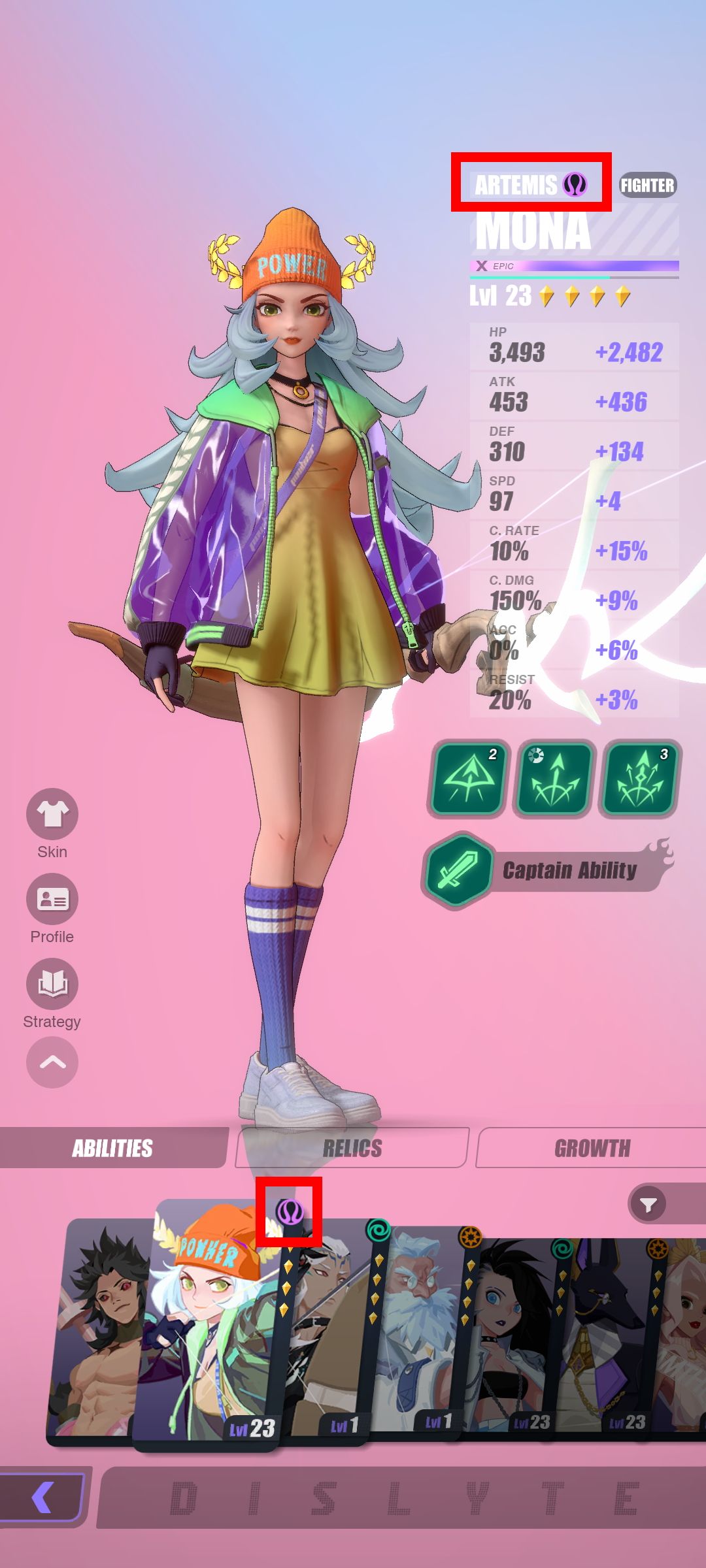706x1568 pixels.
Task: Open the hero list filter
Action: pos(648,1204)
